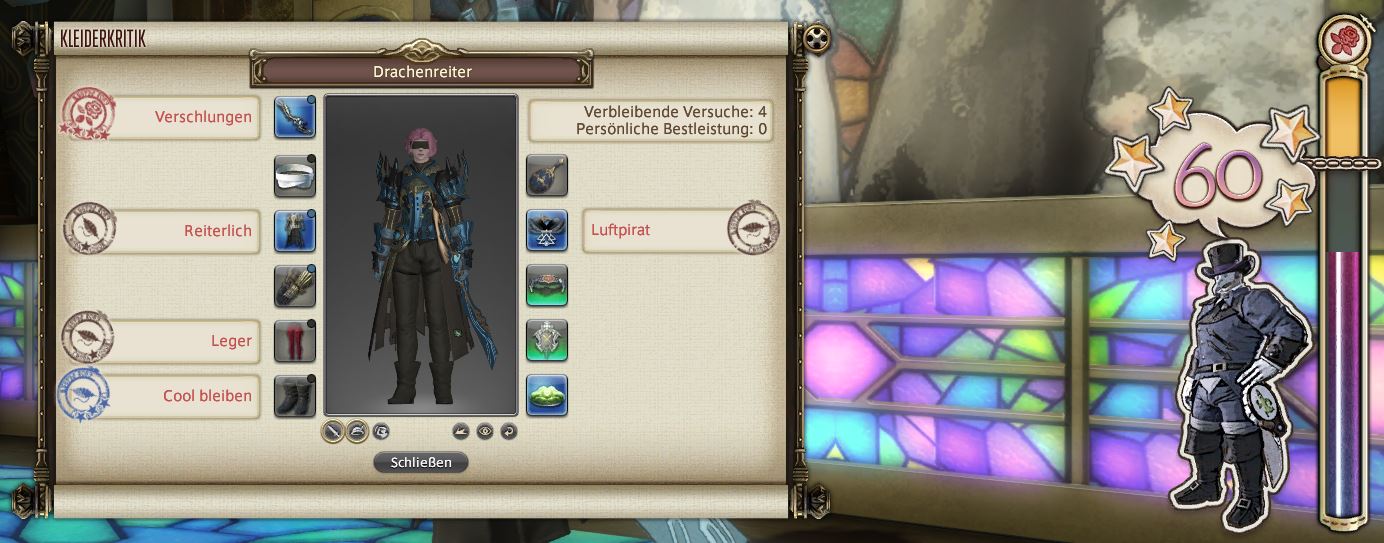Select the blue weapon equipment slot
The height and width of the screenshot is (543, 1384).
pyautogui.click(x=295, y=117)
